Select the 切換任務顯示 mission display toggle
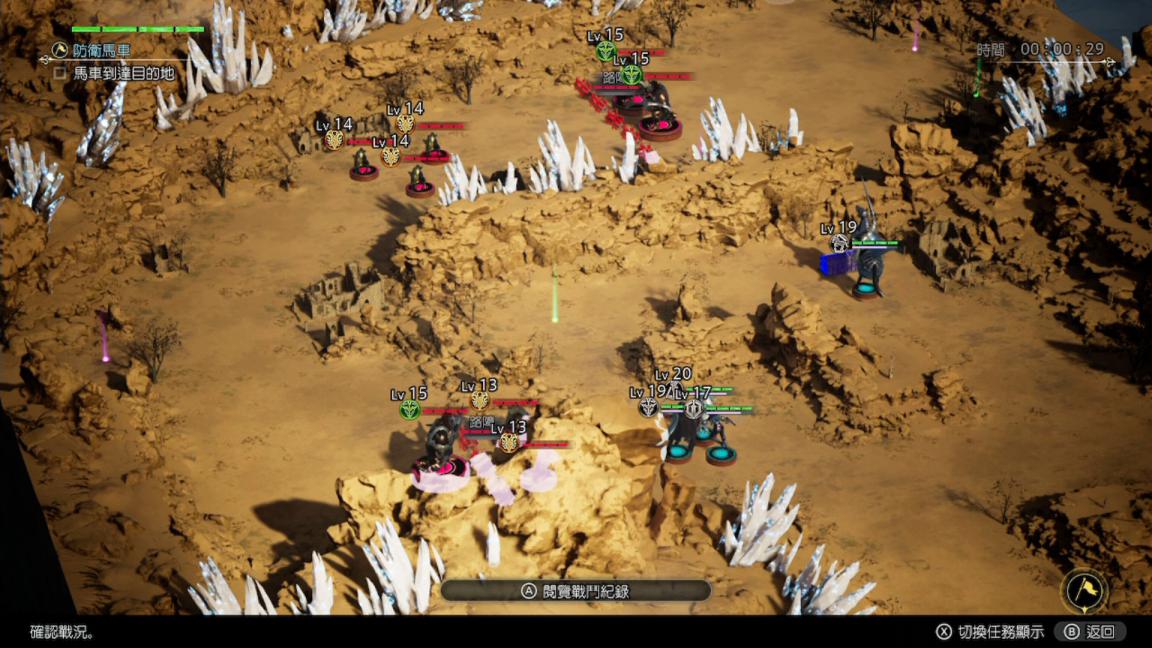 point(990,631)
